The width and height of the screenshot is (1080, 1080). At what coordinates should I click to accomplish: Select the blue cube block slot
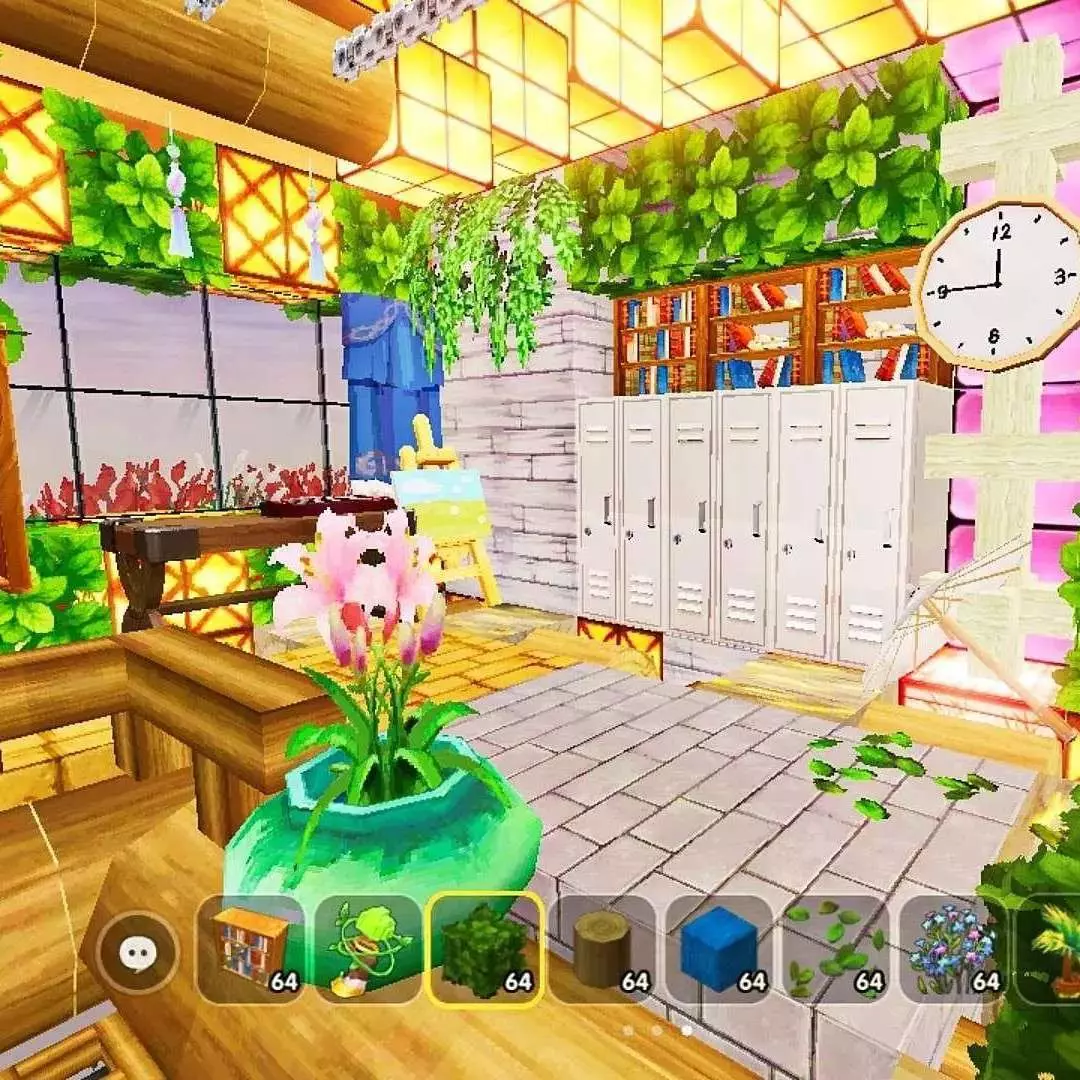[x=720, y=949]
